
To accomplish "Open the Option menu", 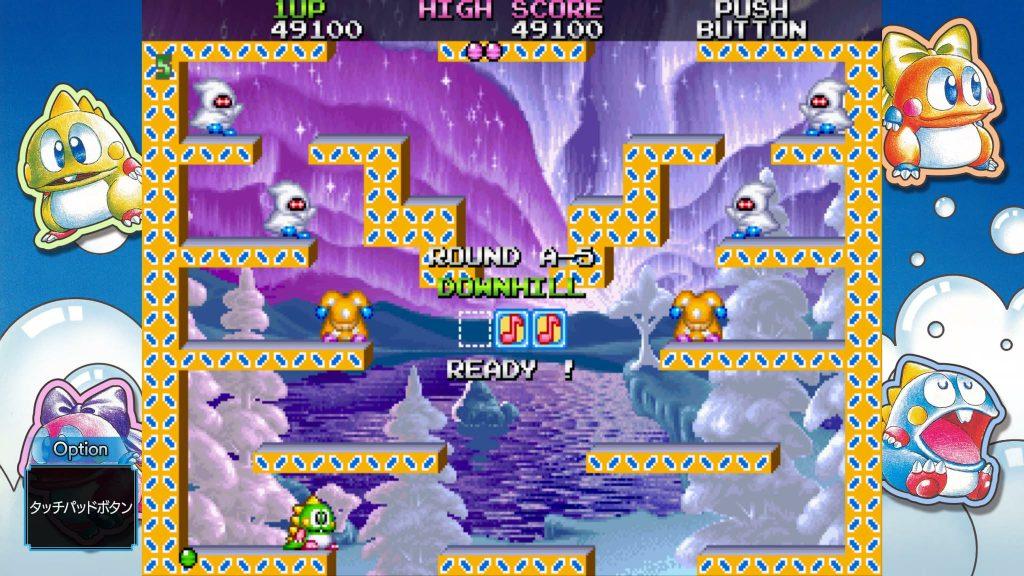I will point(81,505).
